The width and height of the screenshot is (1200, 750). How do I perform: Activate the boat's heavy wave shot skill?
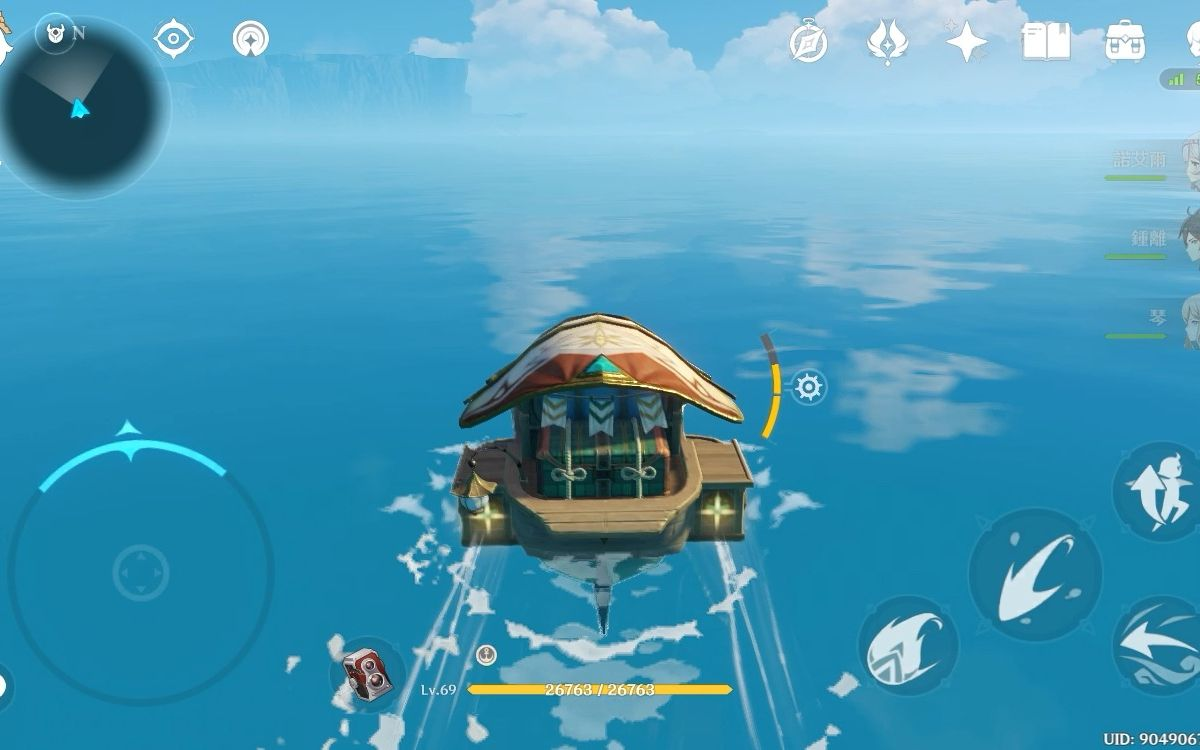click(x=907, y=646)
